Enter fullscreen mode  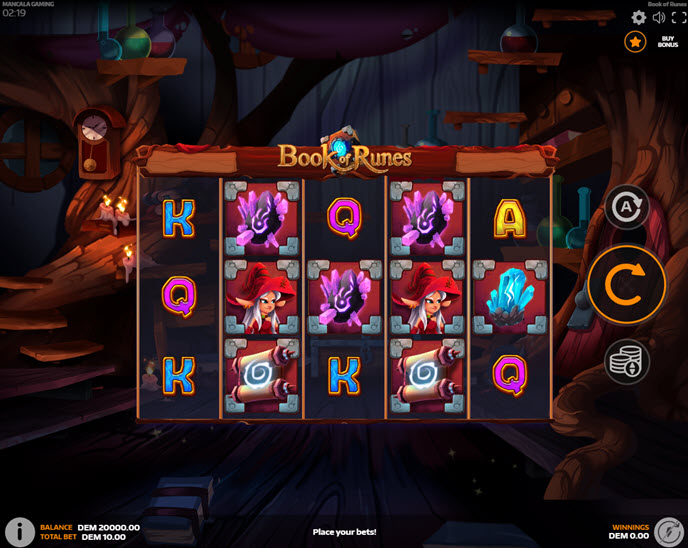tap(677, 18)
